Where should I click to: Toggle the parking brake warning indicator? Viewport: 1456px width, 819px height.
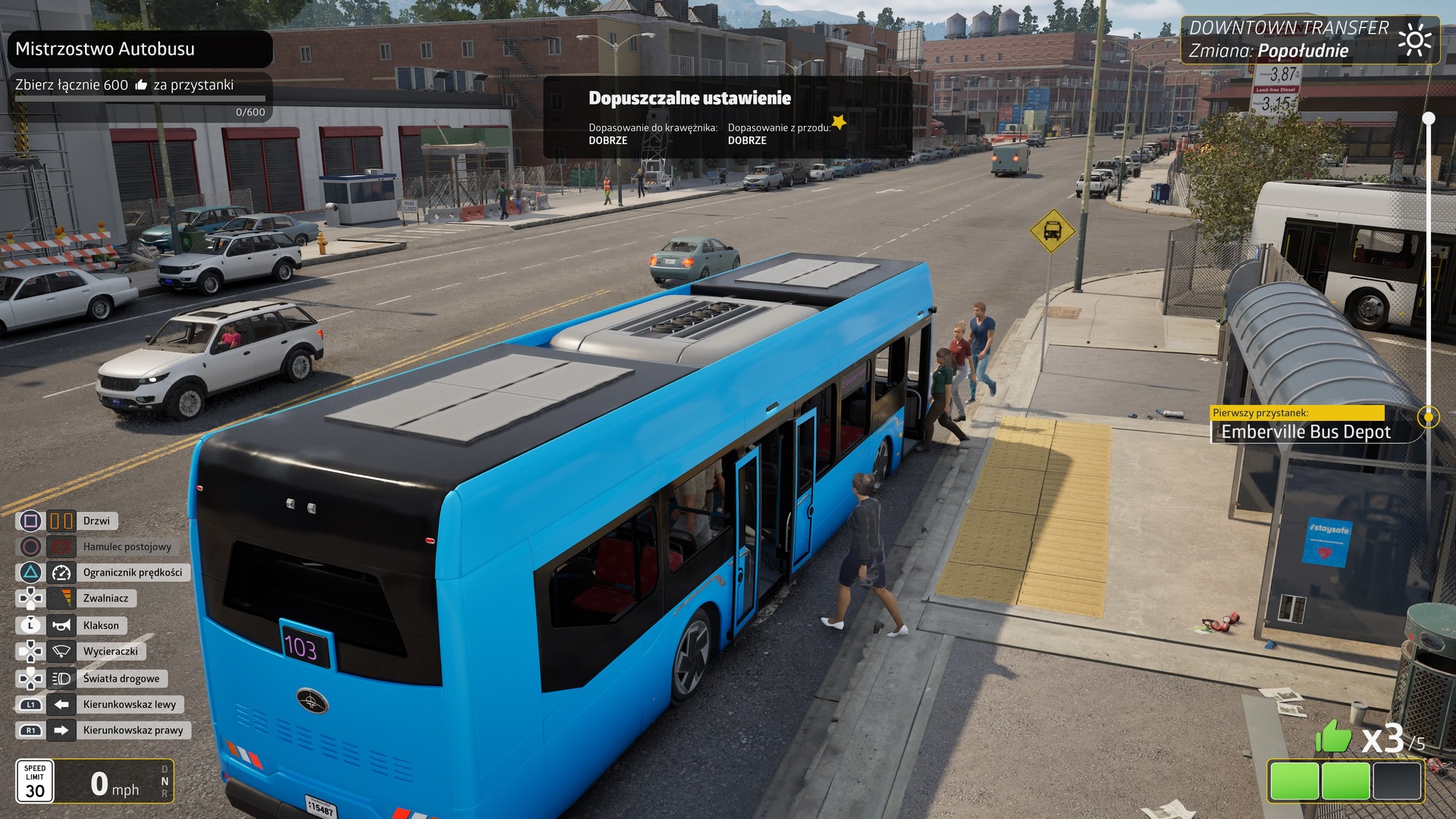point(60,547)
